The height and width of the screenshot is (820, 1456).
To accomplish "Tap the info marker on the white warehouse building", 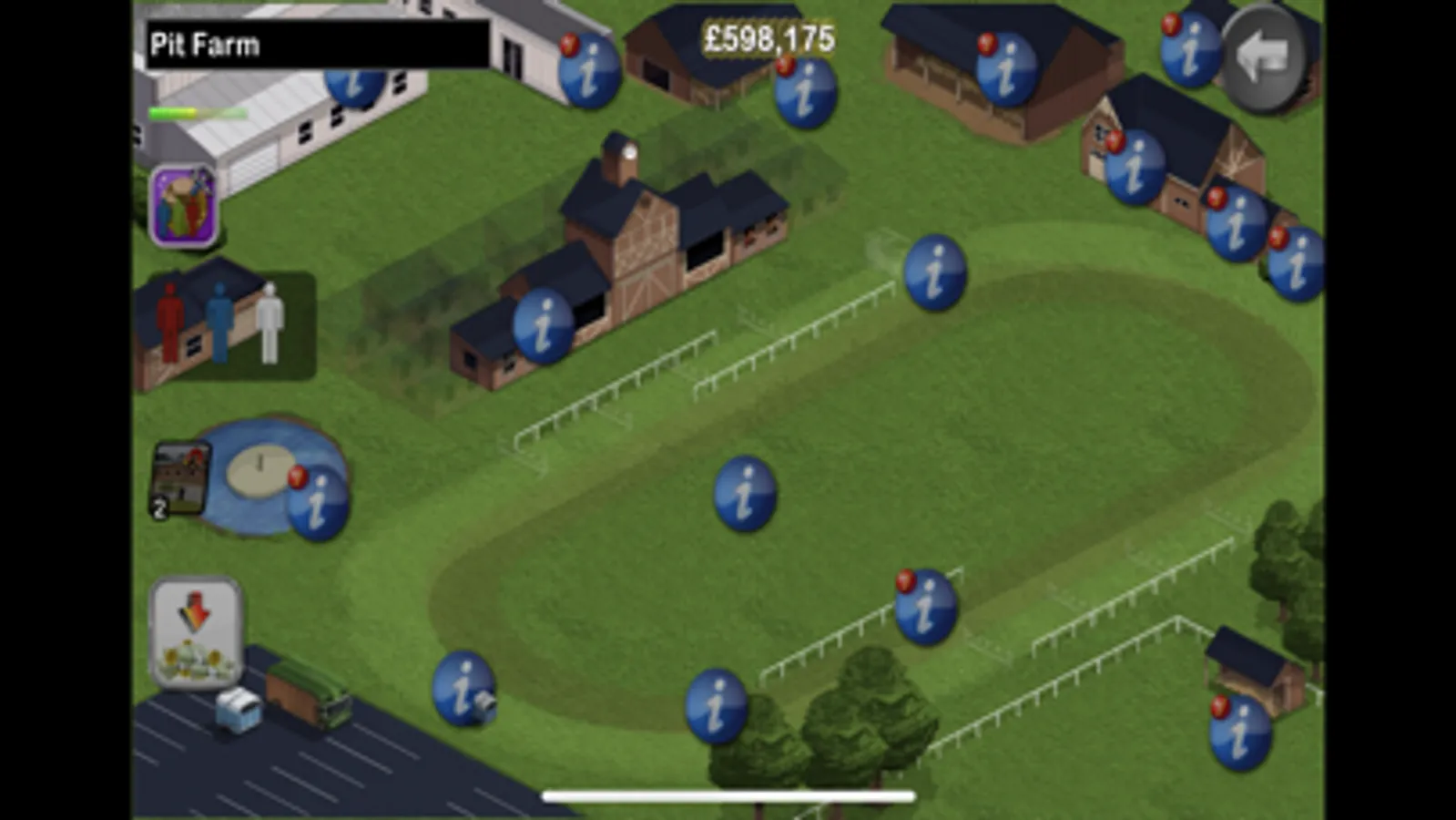I will (x=355, y=87).
